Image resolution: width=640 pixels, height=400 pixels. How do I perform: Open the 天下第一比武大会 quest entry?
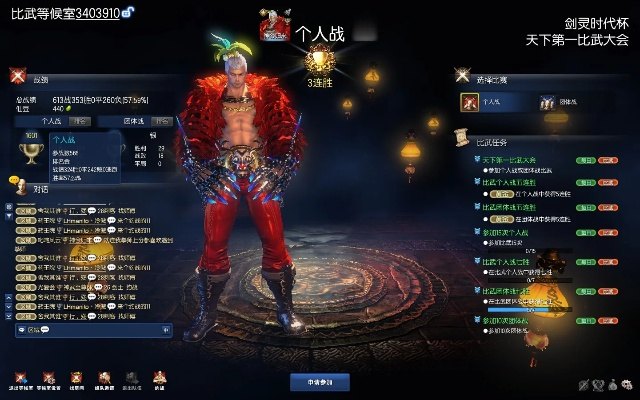(x=510, y=159)
